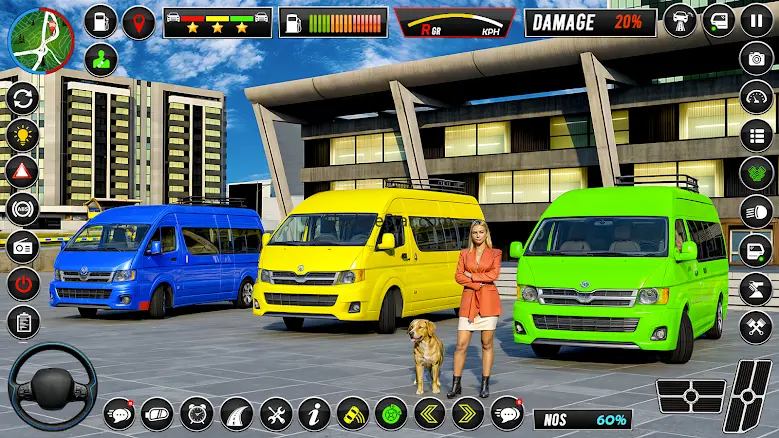The height and width of the screenshot is (438, 779).
Task: Activate the hazard warning triangle
Action: coord(22,171)
